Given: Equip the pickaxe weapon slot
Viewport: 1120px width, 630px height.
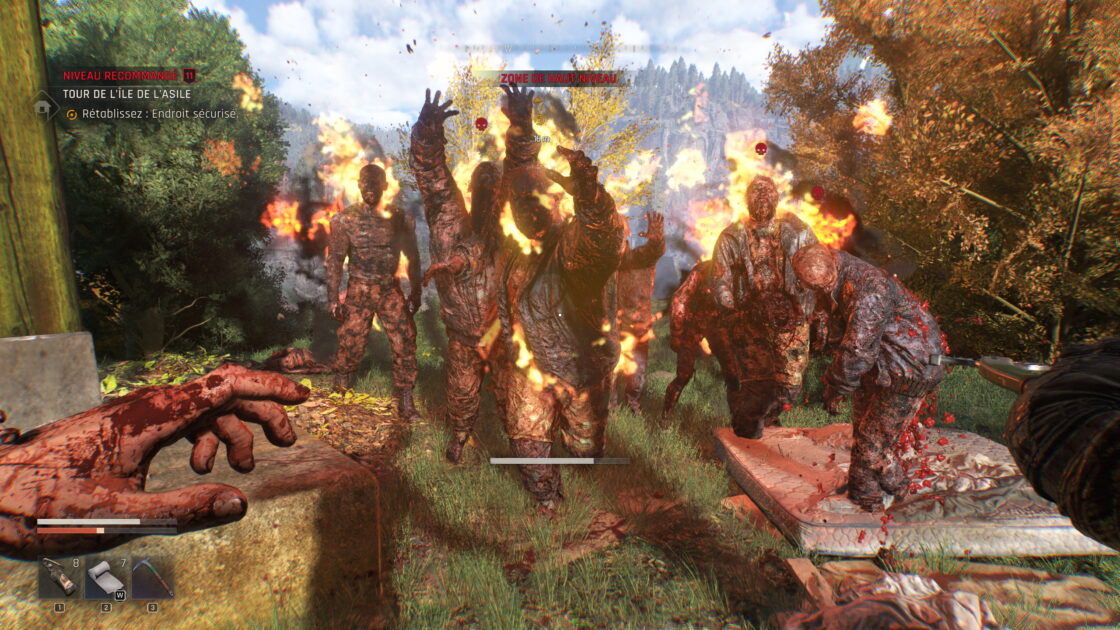Looking at the screenshot, I should click(x=152, y=577).
